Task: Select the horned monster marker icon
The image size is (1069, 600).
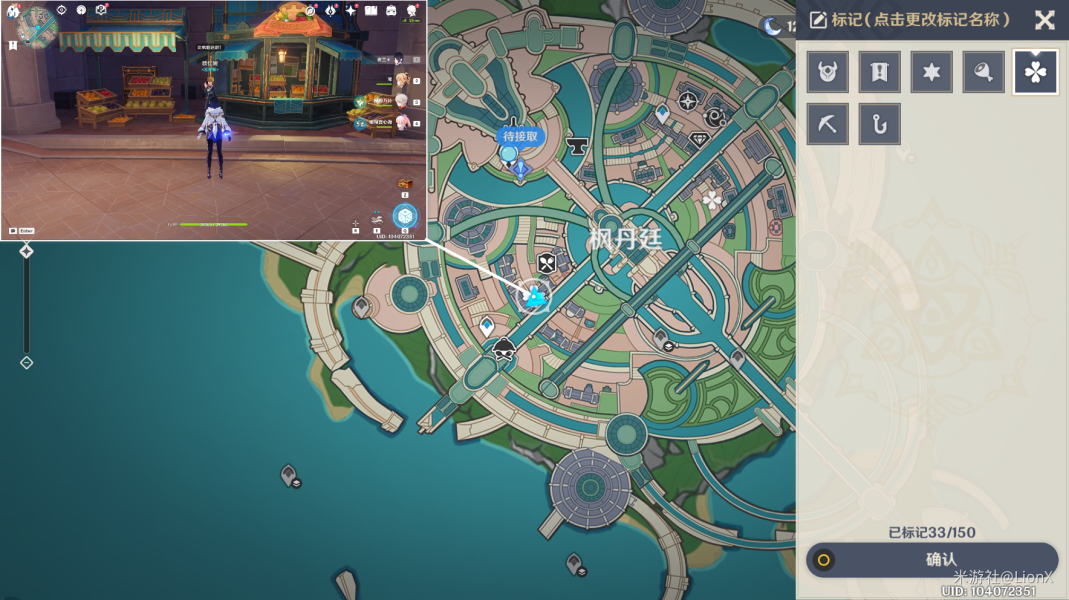Action: (828, 72)
